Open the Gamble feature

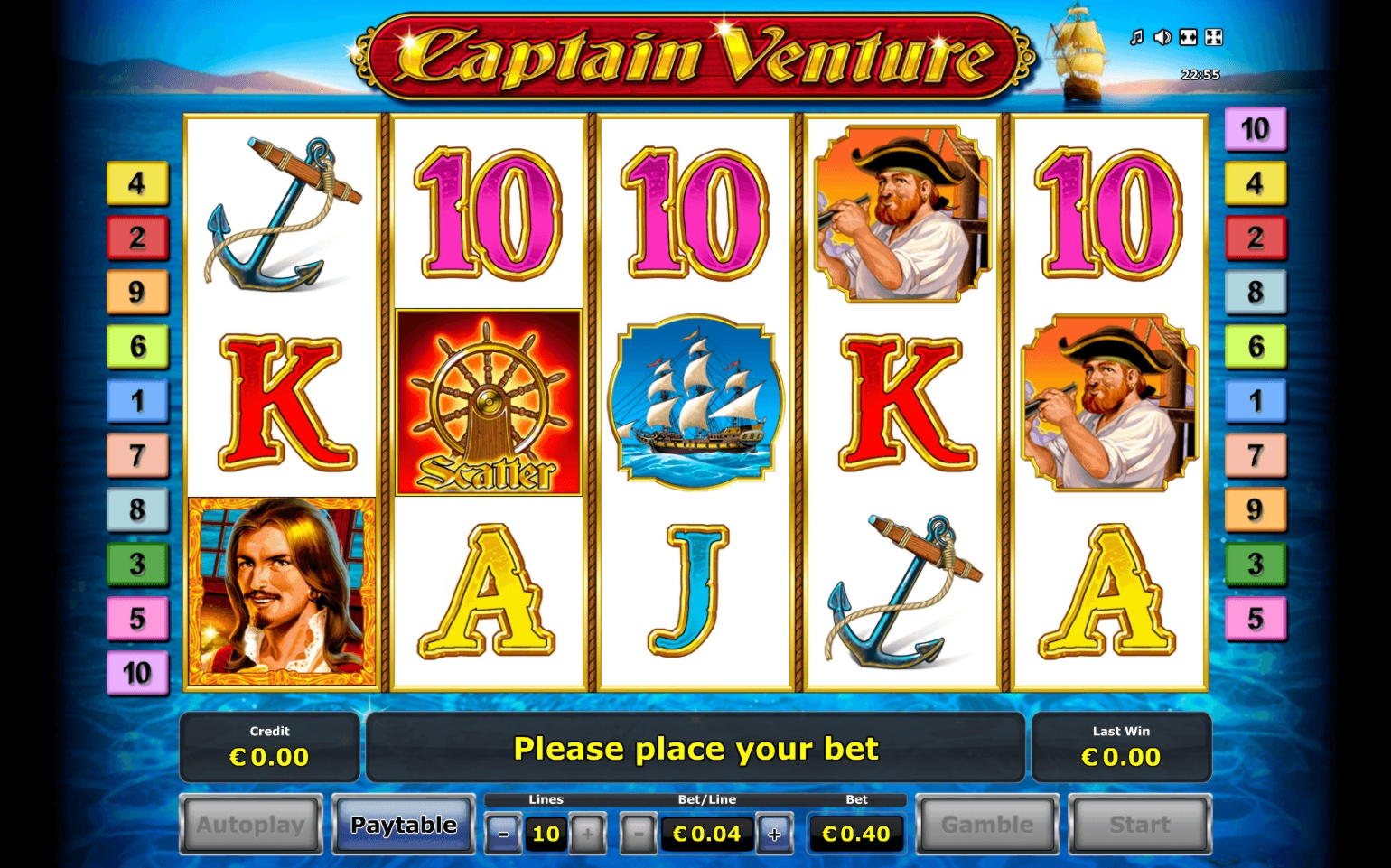pyautogui.click(x=986, y=824)
